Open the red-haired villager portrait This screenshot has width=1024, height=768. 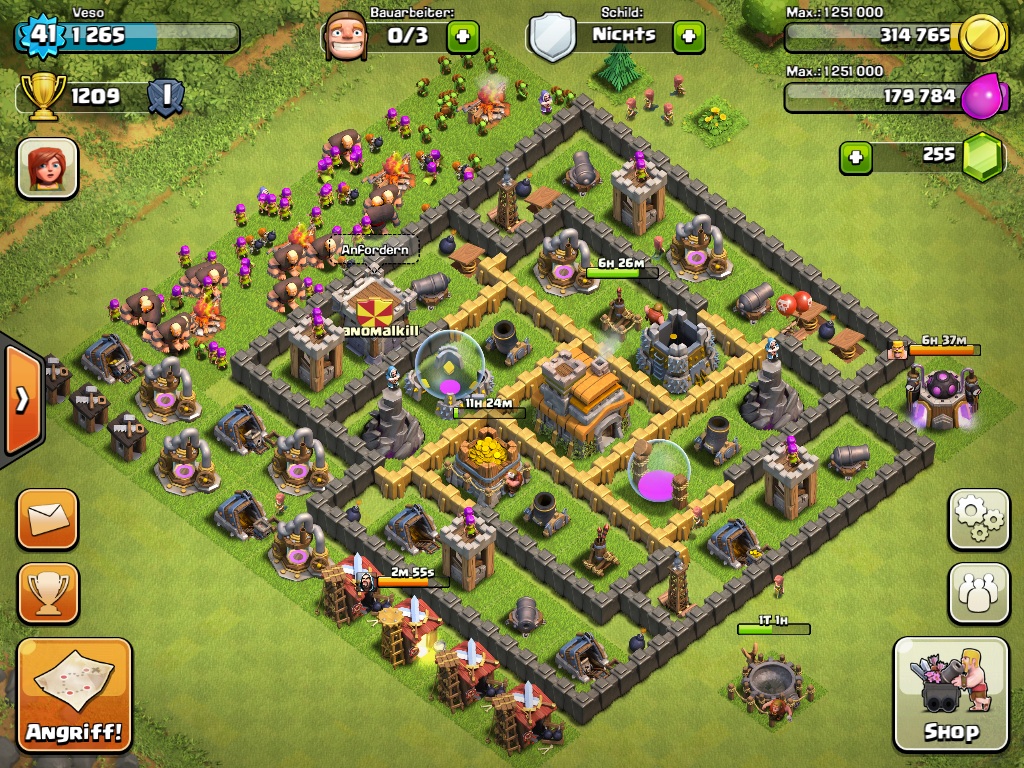tap(47, 168)
